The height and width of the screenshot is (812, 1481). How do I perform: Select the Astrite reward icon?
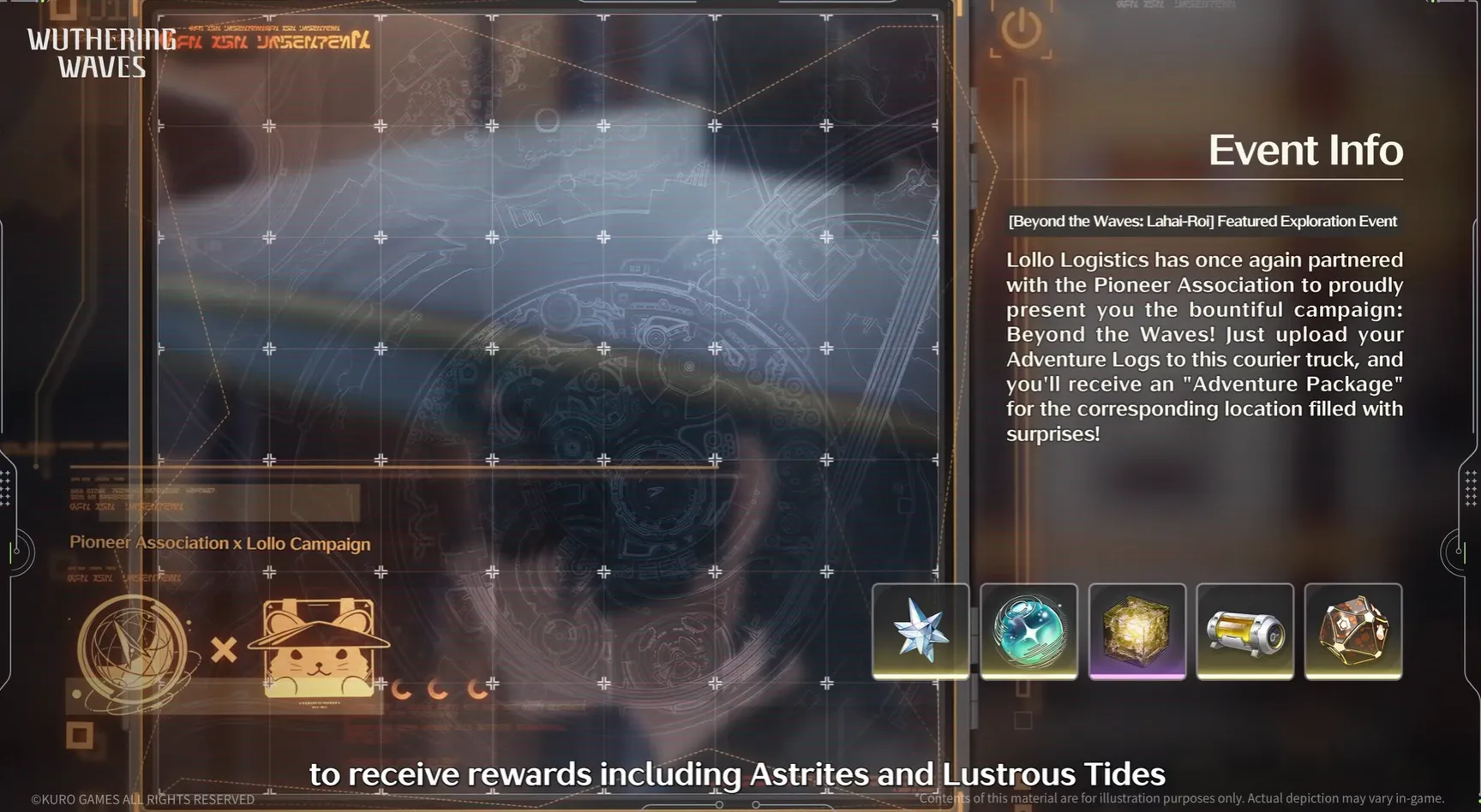[920, 632]
